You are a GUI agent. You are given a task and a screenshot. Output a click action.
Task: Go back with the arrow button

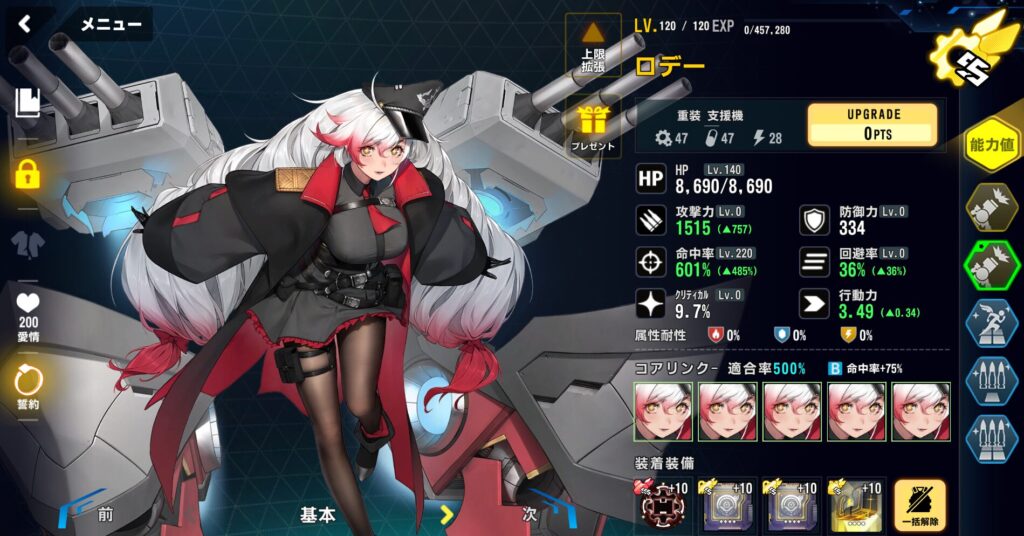pos(25,24)
